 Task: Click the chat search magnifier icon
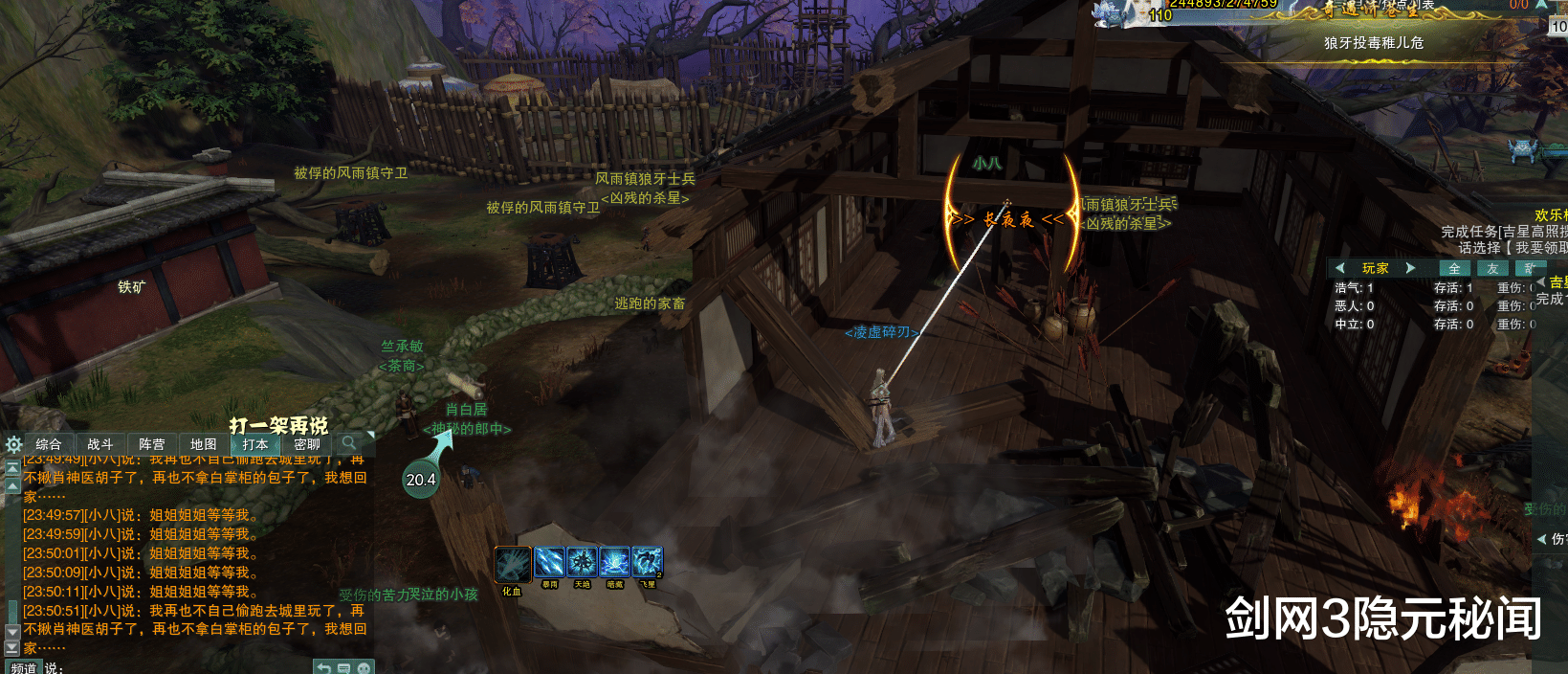pyautogui.click(x=349, y=442)
